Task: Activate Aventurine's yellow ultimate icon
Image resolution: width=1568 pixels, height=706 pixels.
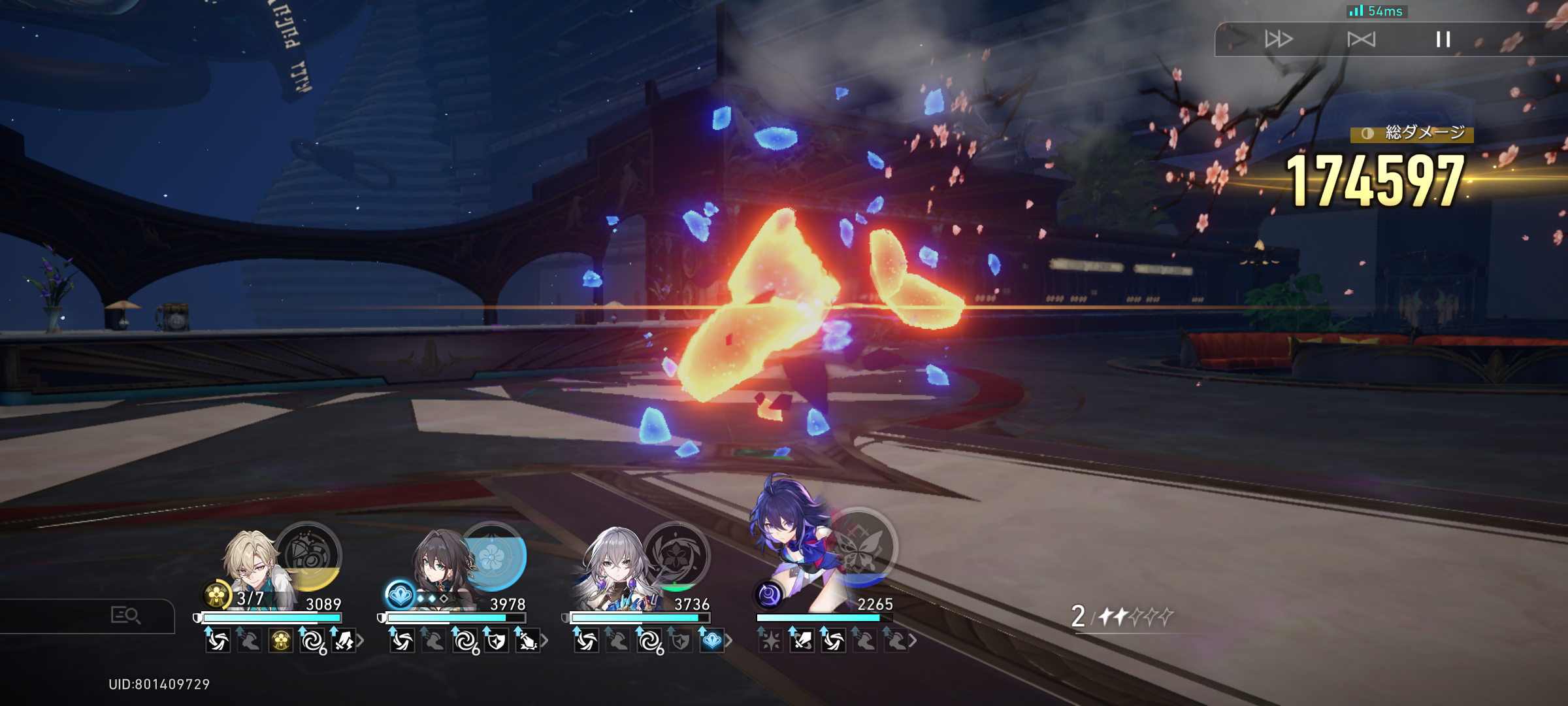Action: (308, 556)
